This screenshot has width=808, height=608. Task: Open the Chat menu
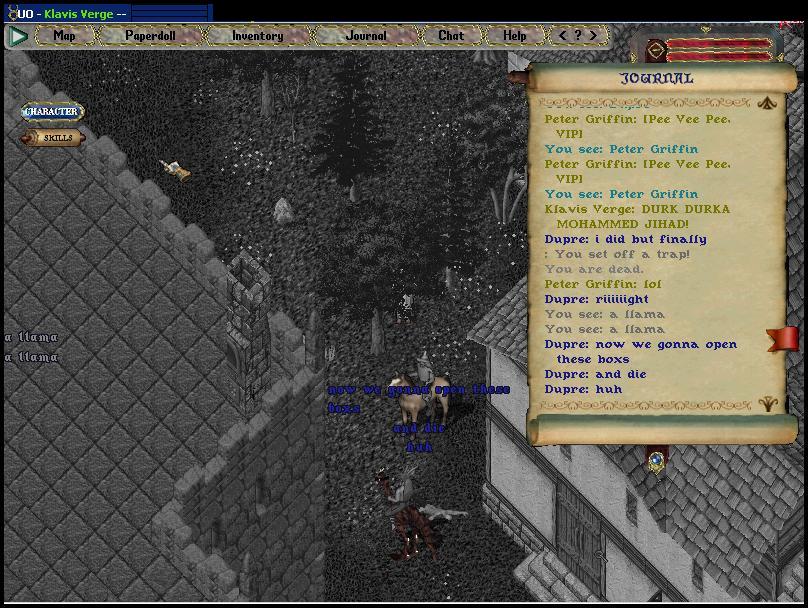tap(451, 35)
